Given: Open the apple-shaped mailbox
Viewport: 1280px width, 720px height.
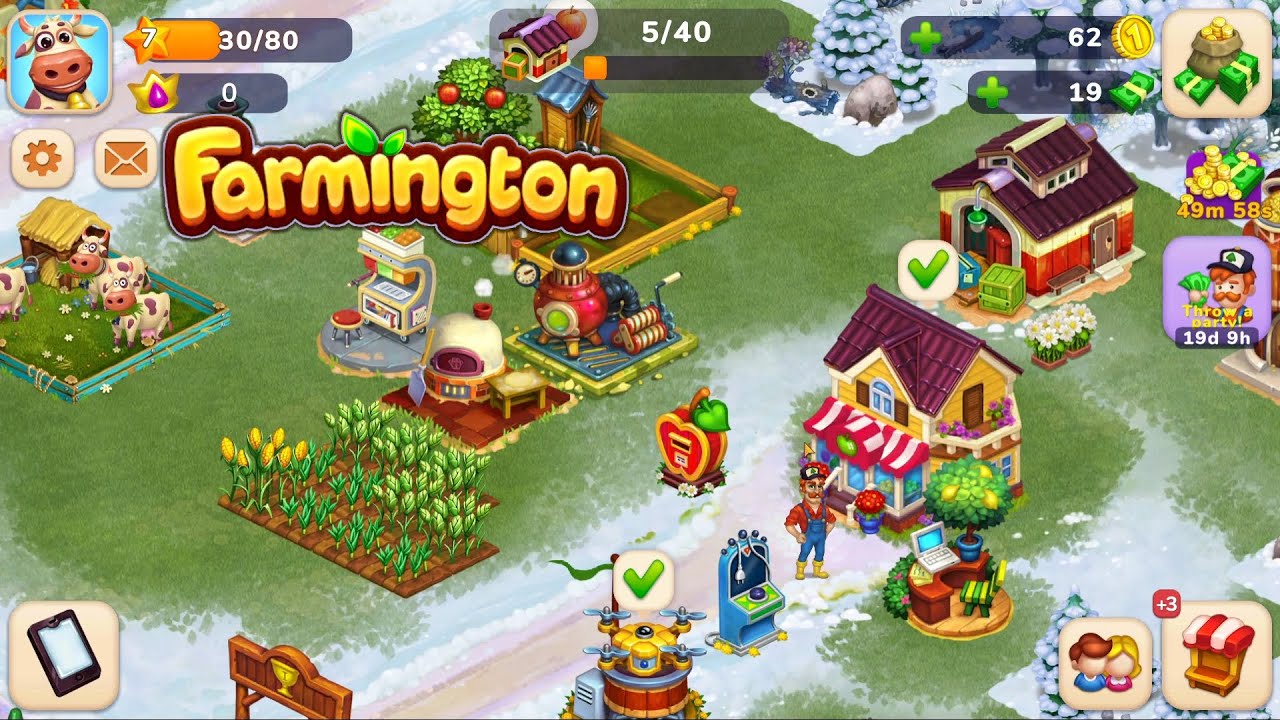Looking at the screenshot, I should [690, 440].
